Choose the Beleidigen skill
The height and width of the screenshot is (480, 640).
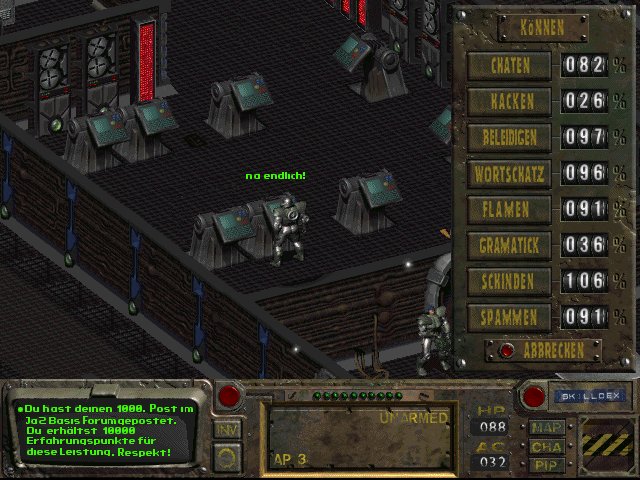coord(512,138)
